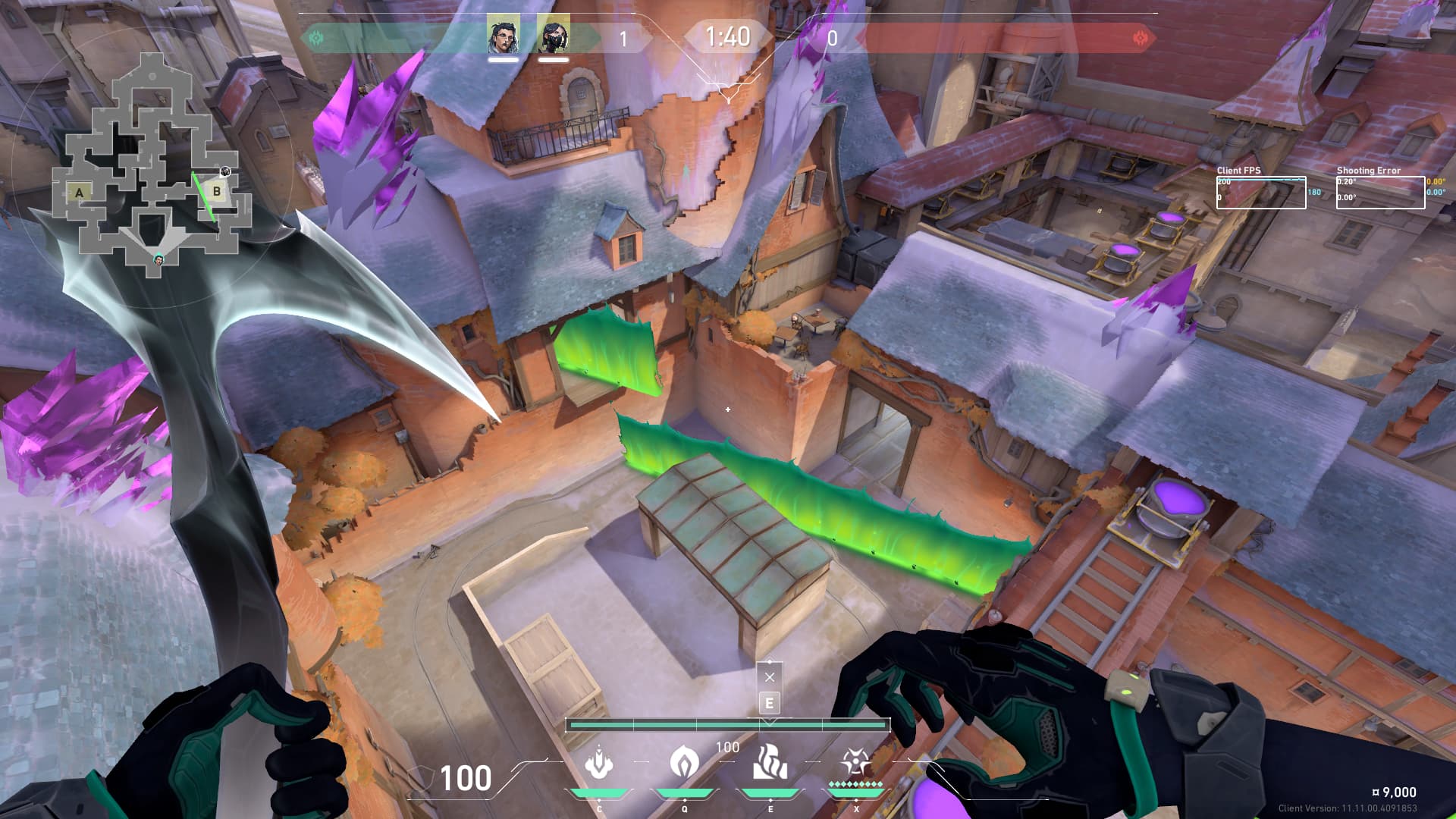Viewport: 1456px width, 819px height.
Task: Click the Client FPS graph box
Action: tap(1261, 193)
